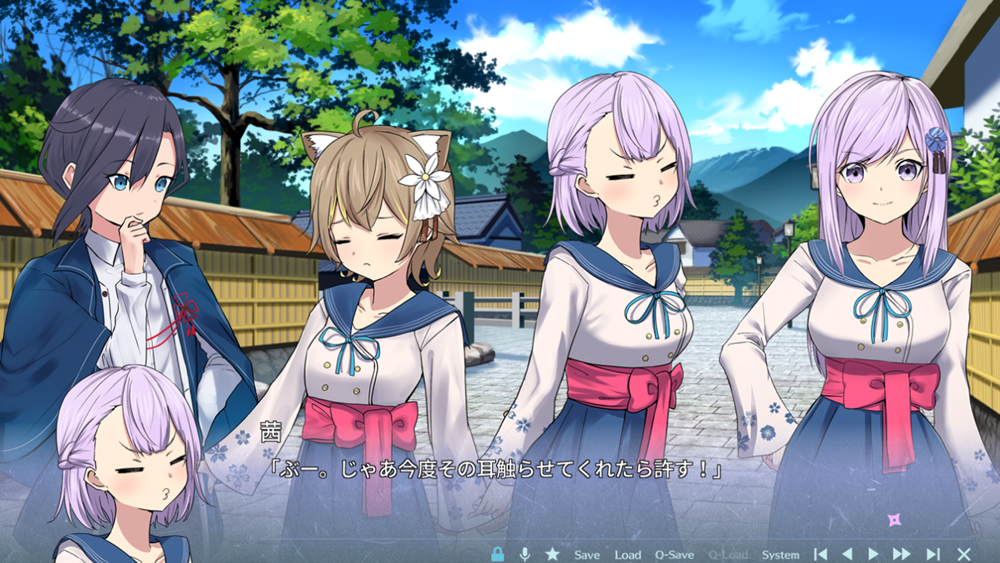Toggle the padlock lock icon

497,554
